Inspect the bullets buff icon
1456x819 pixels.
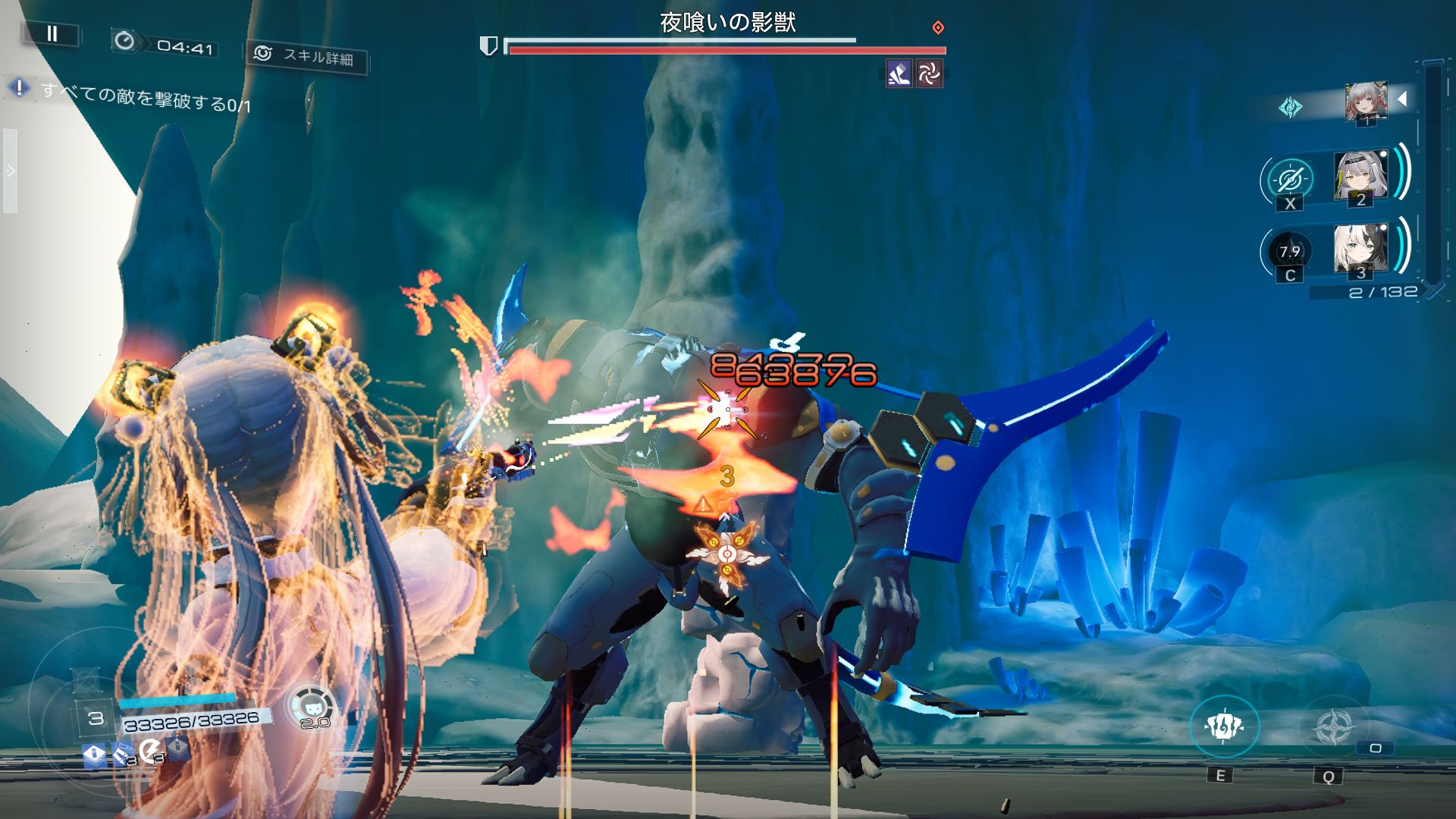(x=121, y=754)
